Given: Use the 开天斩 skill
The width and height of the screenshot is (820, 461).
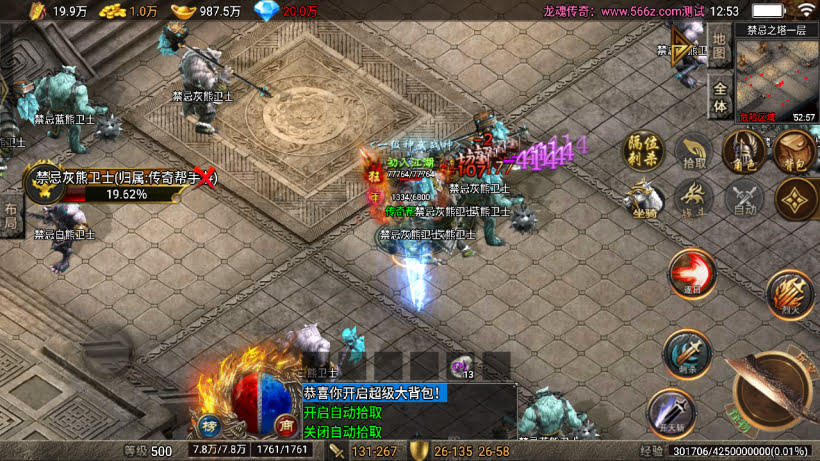Looking at the screenshot, I should coord(670,412).
